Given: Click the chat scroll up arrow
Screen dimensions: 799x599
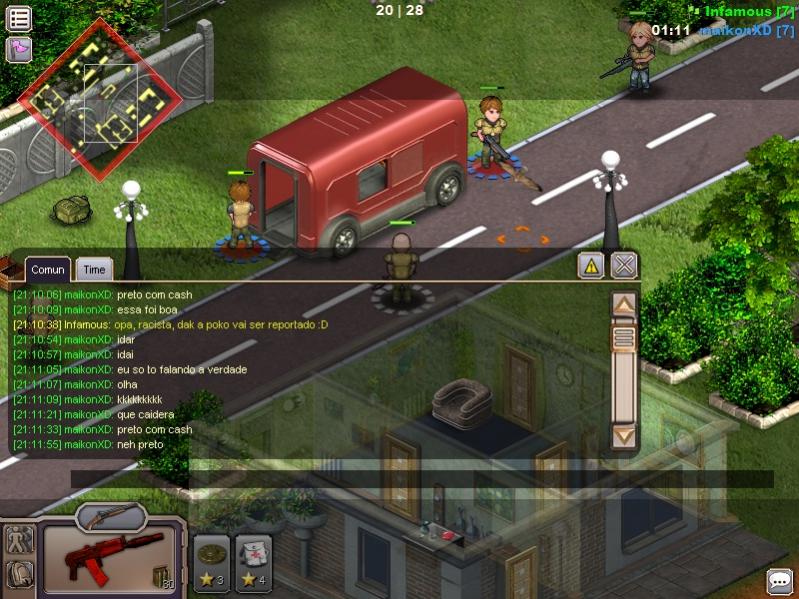Looking at the screenshot, I should (x=624, y=304).
